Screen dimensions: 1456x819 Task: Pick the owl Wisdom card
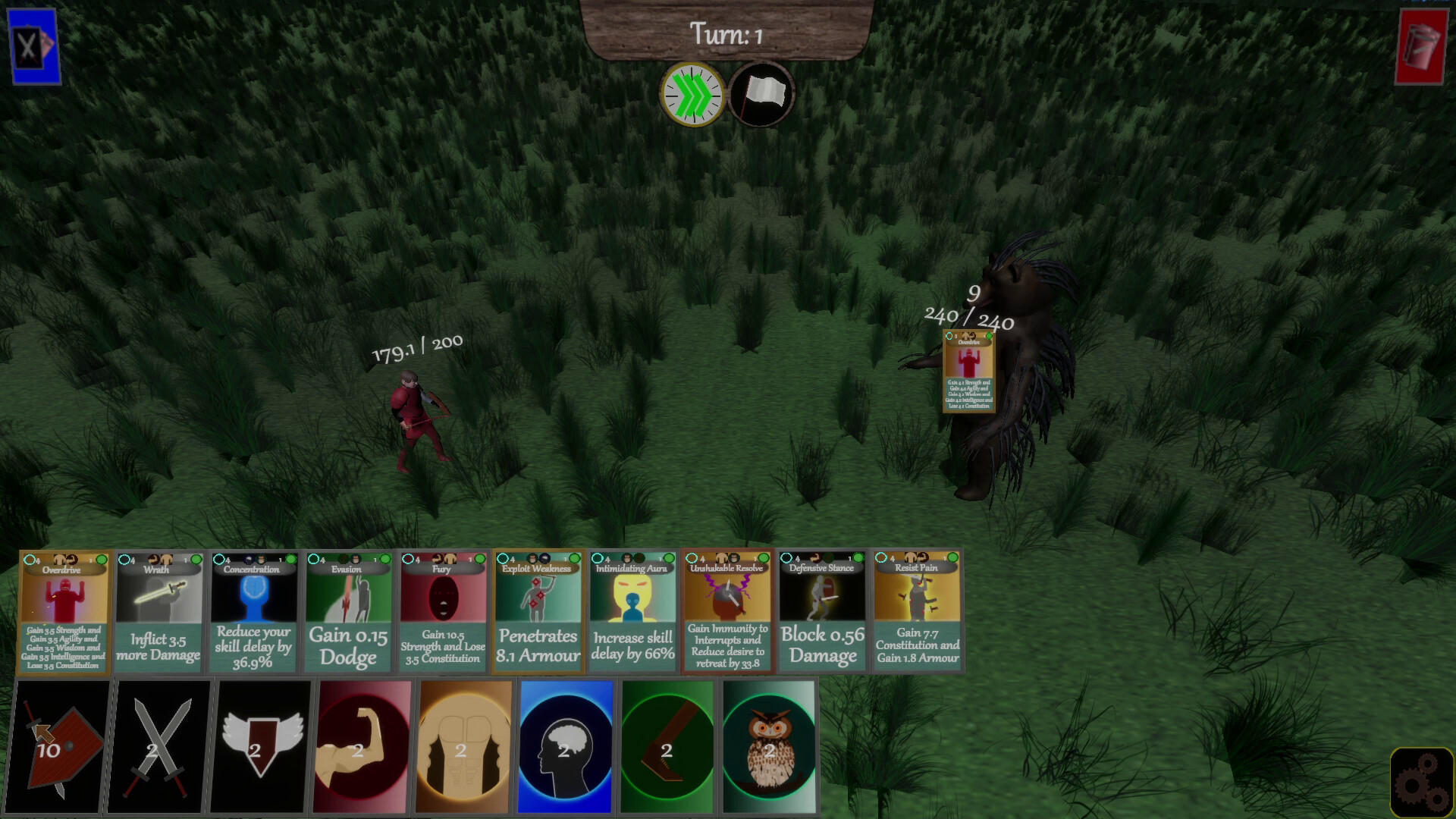768,747
